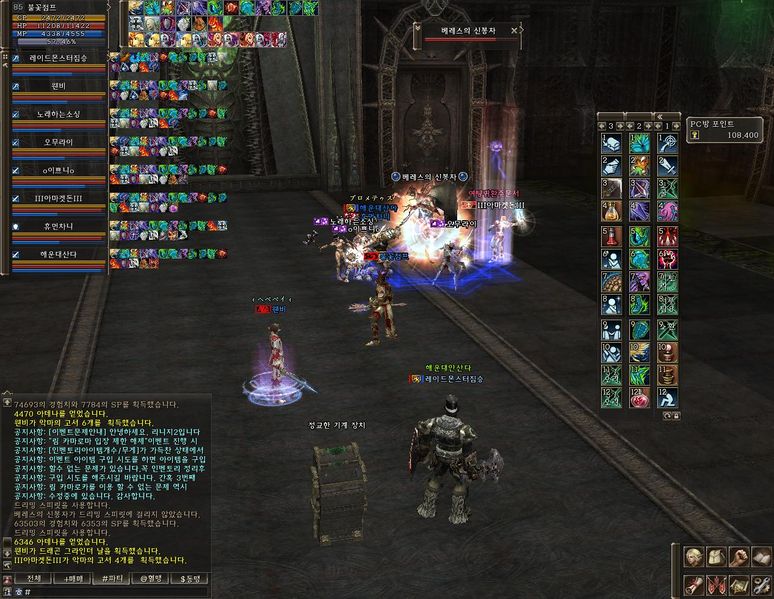Switch to the 전체 chat tab
774x599 pixels.
33,578
